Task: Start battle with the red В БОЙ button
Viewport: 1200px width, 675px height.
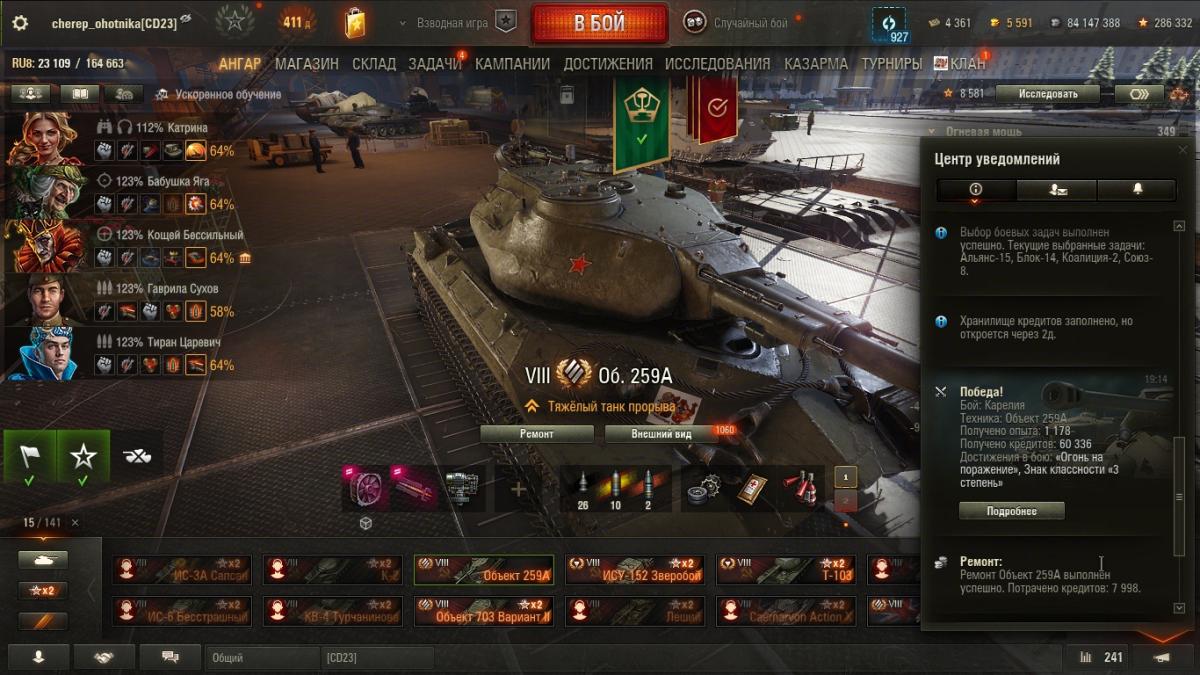Action: [599, 23]
